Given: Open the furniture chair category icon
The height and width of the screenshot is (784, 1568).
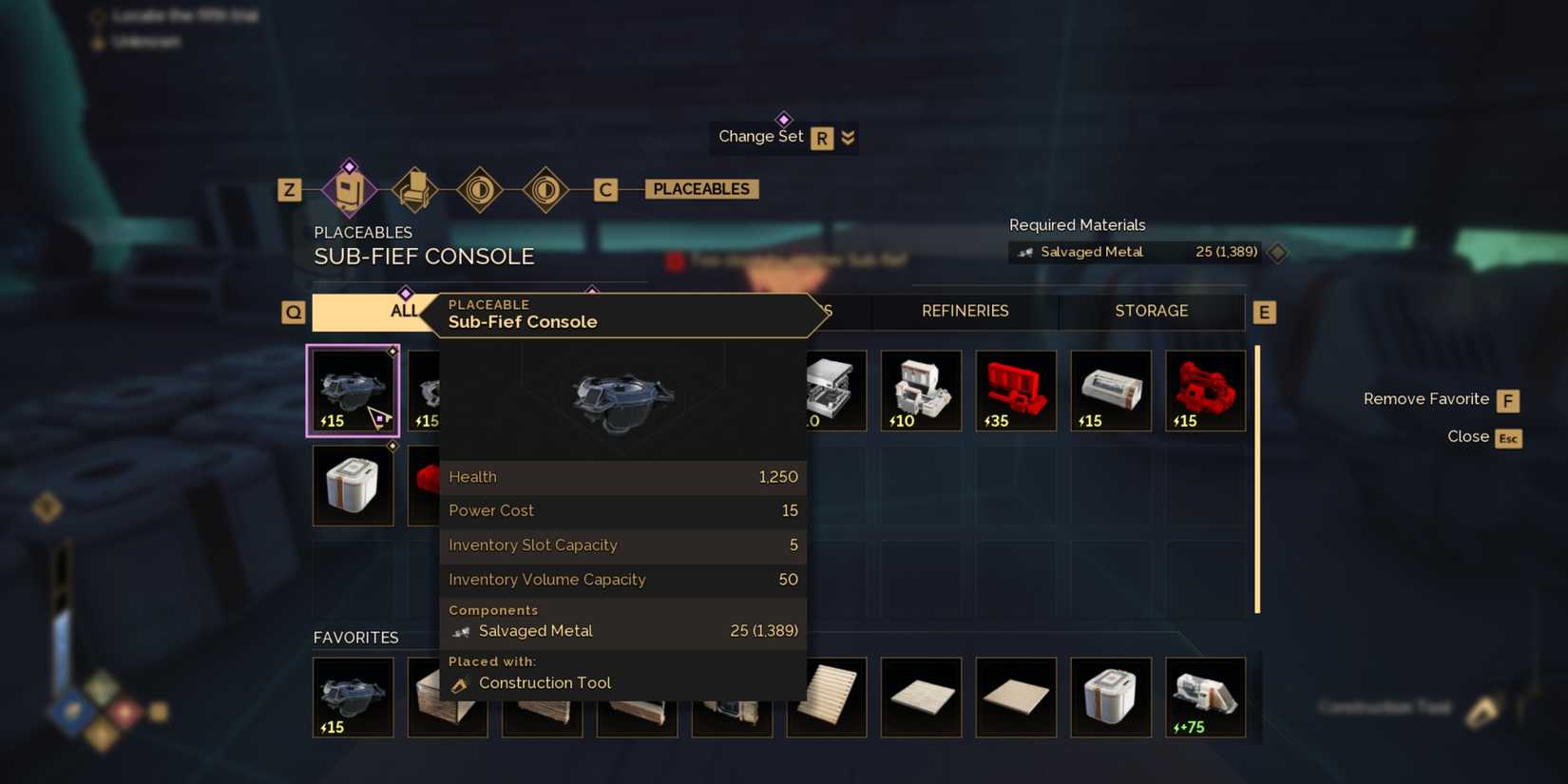Looking at the screenshot, I should pos(415,188).
